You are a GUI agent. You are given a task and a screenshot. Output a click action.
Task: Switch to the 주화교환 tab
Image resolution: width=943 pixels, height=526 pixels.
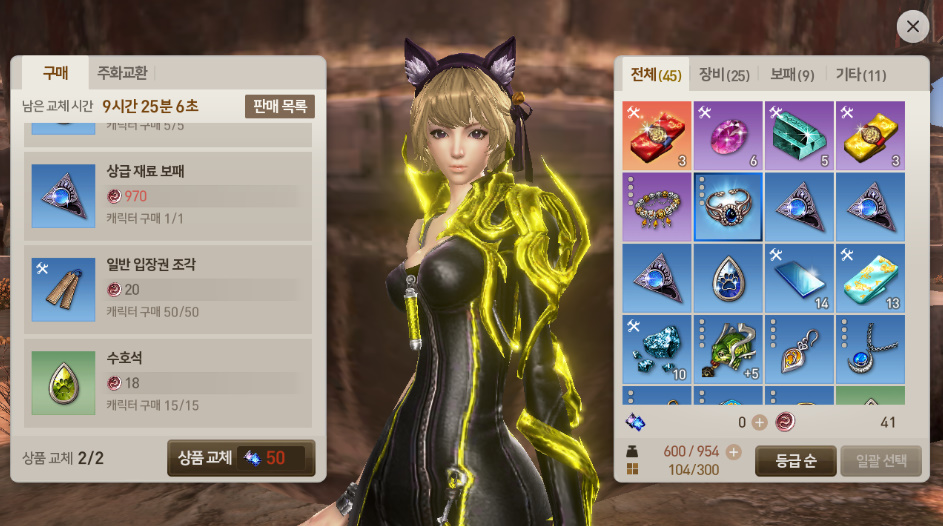click(x=122, y=73)
